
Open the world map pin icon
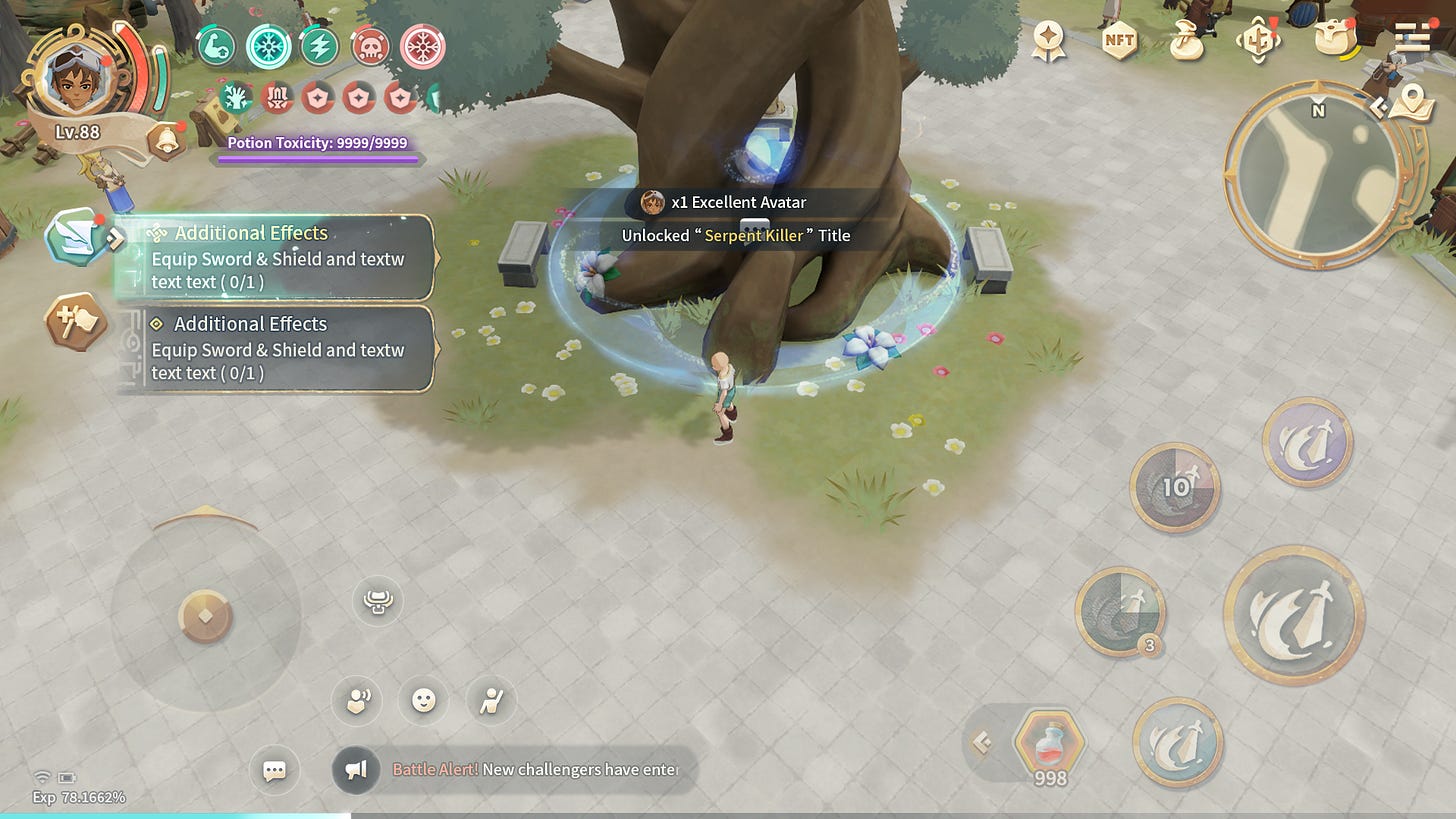coord(1411,99)
